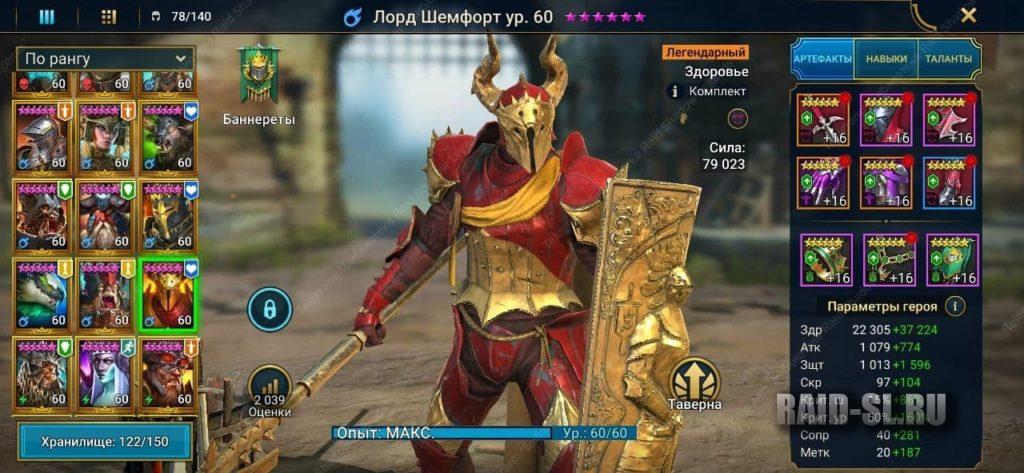1024x473 pixels.
Task: Select the Артефакты tab
Action: click(822, 59)
